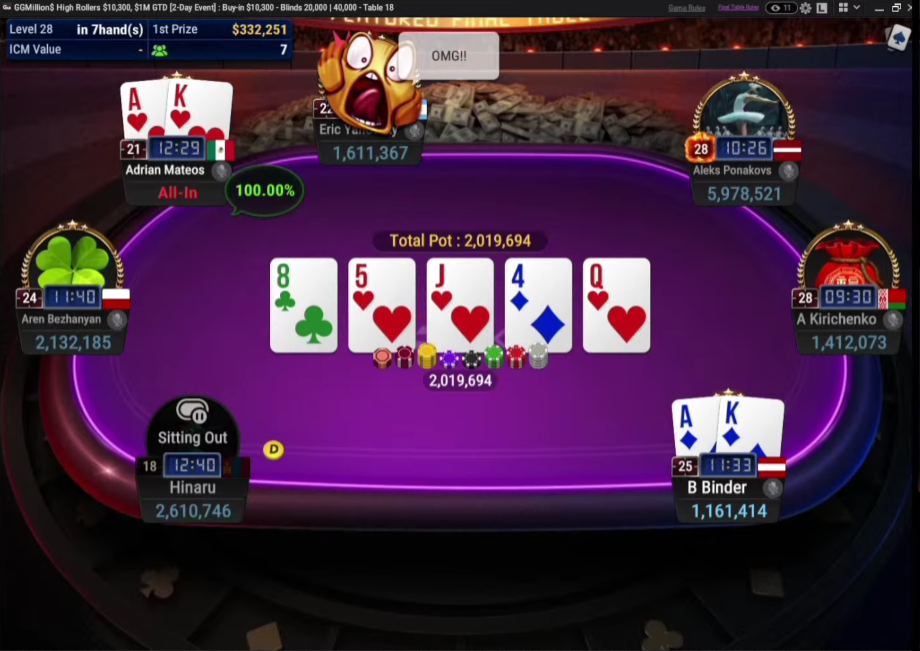The image size is (920, 651).
Task: Click the Total Pot label
Action: tap(460, 241)
